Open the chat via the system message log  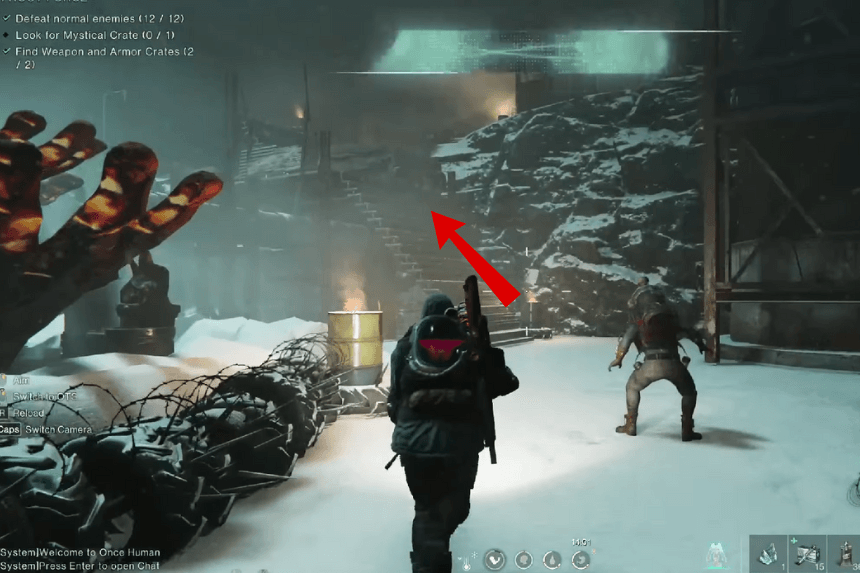pyautogui.click(x=82, y=566)
